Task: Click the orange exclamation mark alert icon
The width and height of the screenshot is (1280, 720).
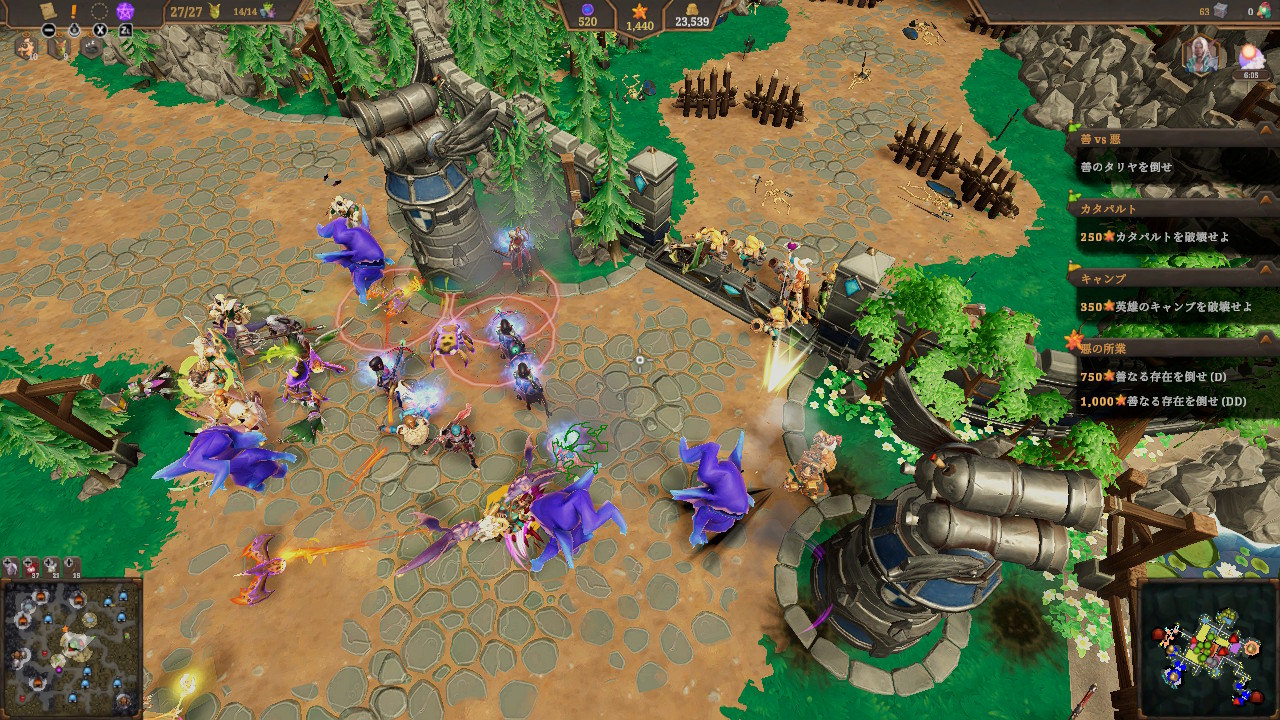Action: [73, 11]
